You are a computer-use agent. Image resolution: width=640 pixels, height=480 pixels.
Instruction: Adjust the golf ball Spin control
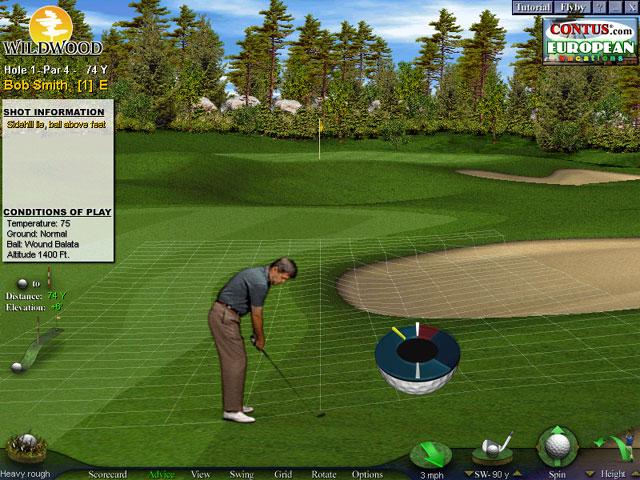pyautogui.click(x=557, y=447)
